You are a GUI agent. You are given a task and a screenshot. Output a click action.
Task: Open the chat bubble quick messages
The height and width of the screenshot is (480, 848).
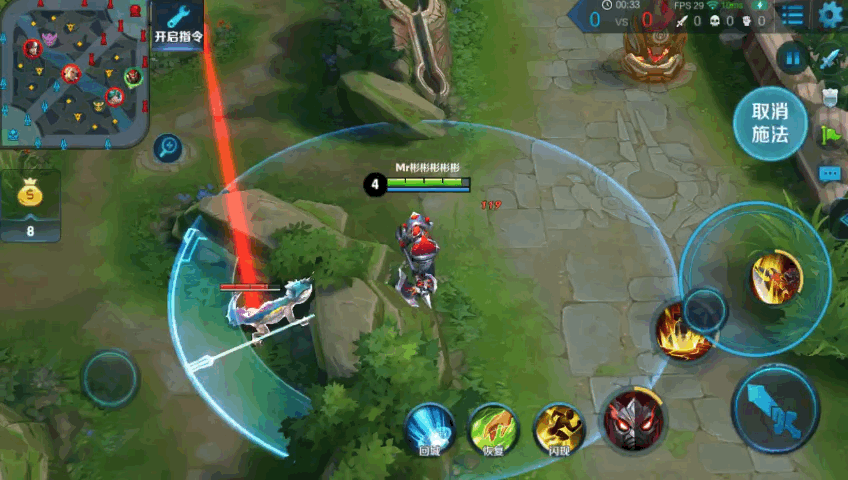[830, 173]
